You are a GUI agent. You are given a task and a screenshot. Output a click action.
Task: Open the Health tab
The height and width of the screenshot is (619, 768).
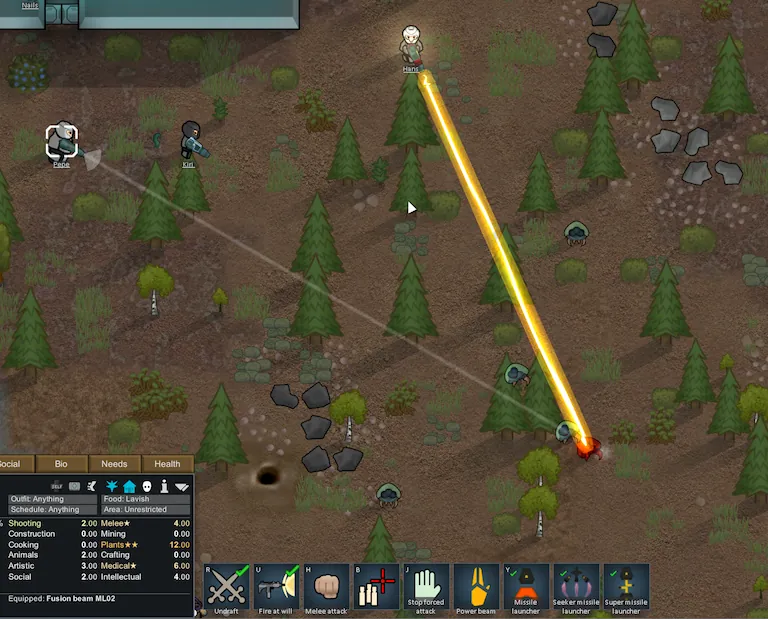(167, 464)
